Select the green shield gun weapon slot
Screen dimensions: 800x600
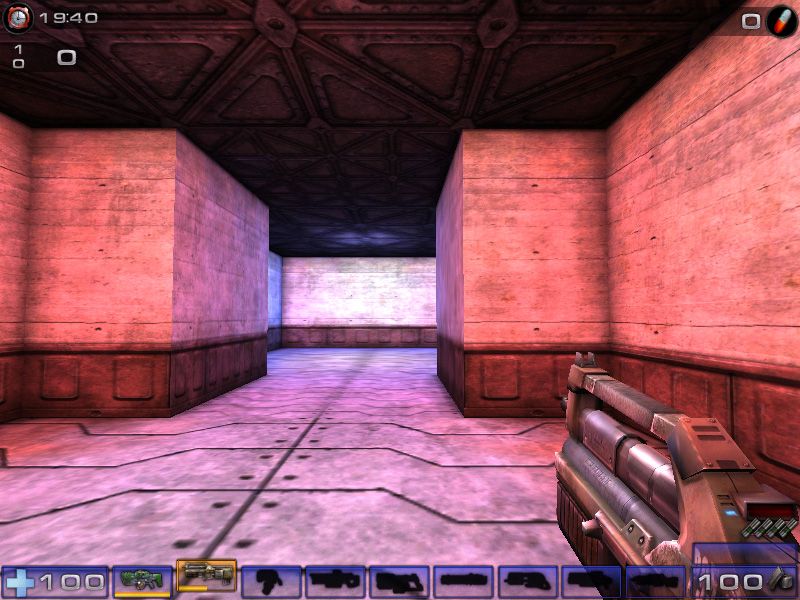[x=142, y=579]
